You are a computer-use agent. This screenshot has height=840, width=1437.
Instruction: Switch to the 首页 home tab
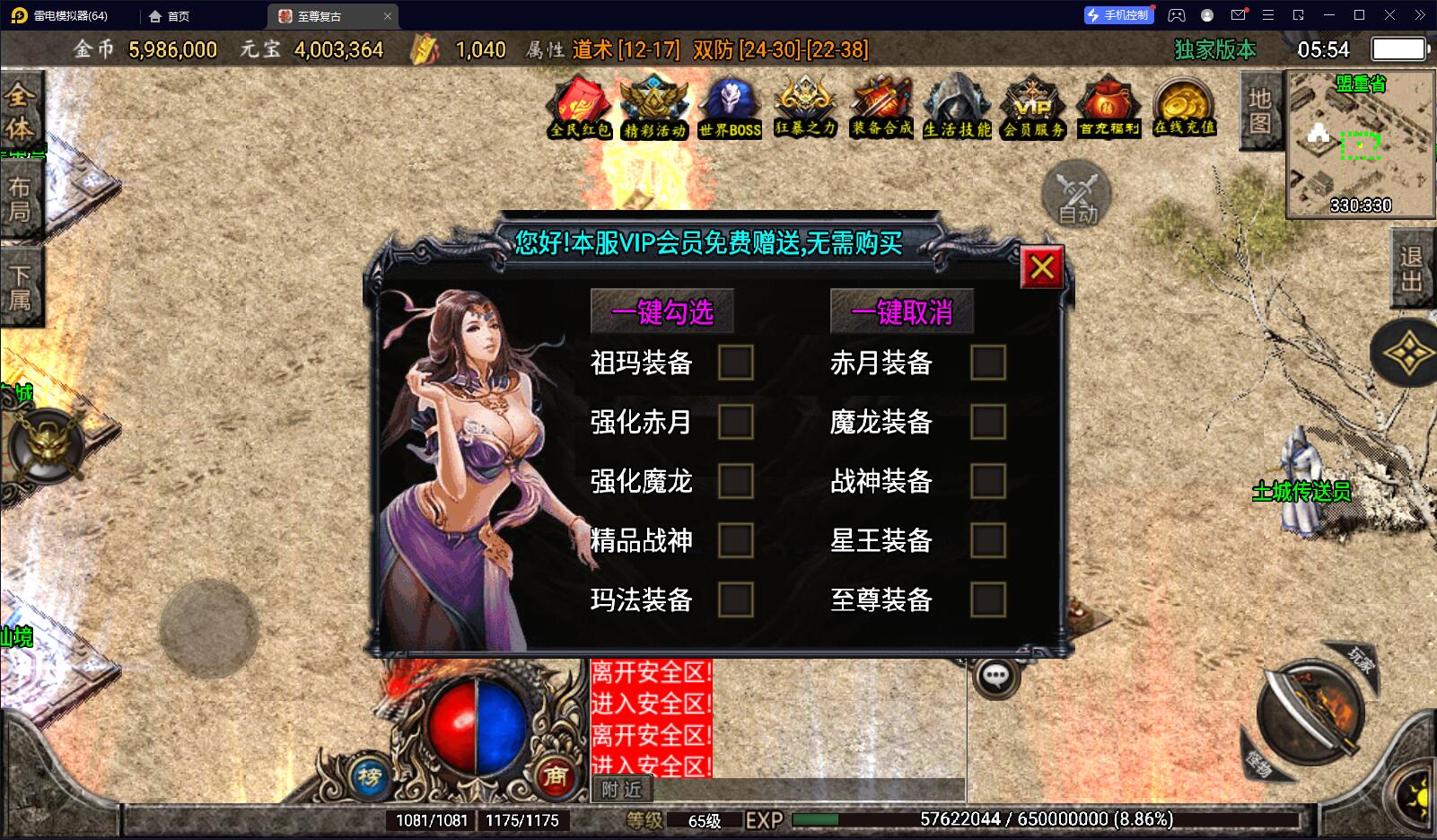pos(169,16)
